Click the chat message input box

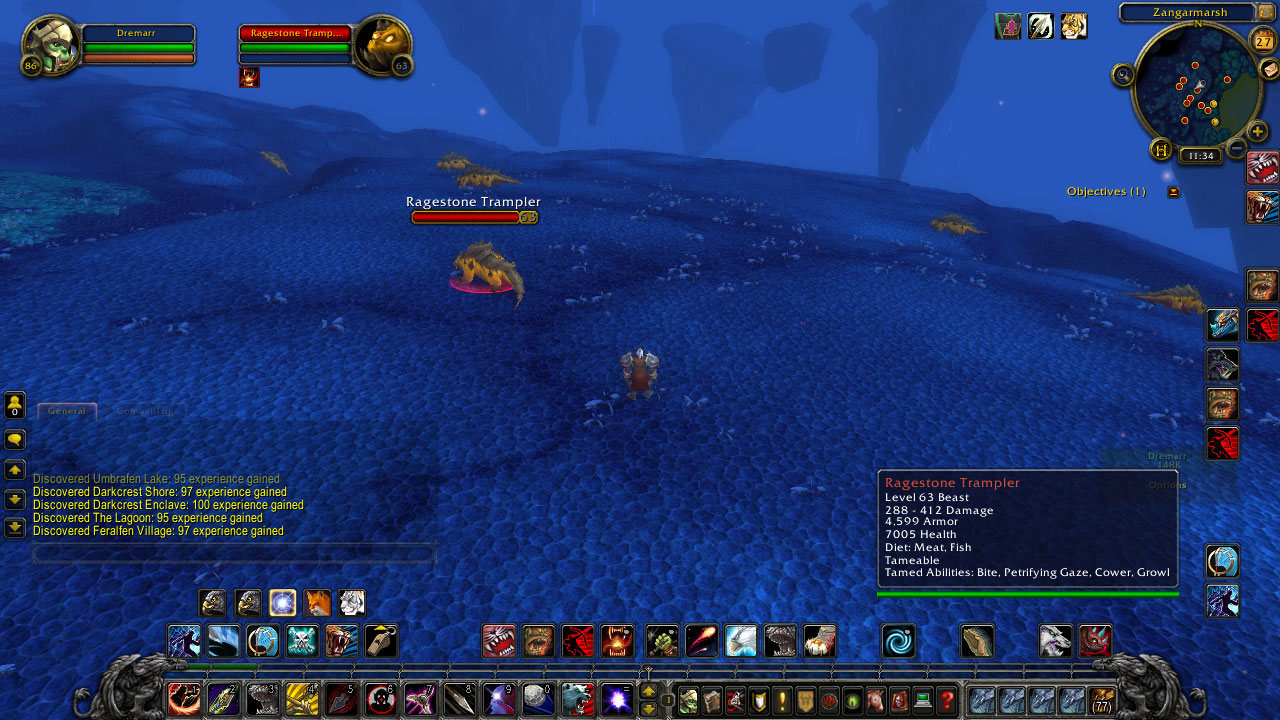pos(234,553)
